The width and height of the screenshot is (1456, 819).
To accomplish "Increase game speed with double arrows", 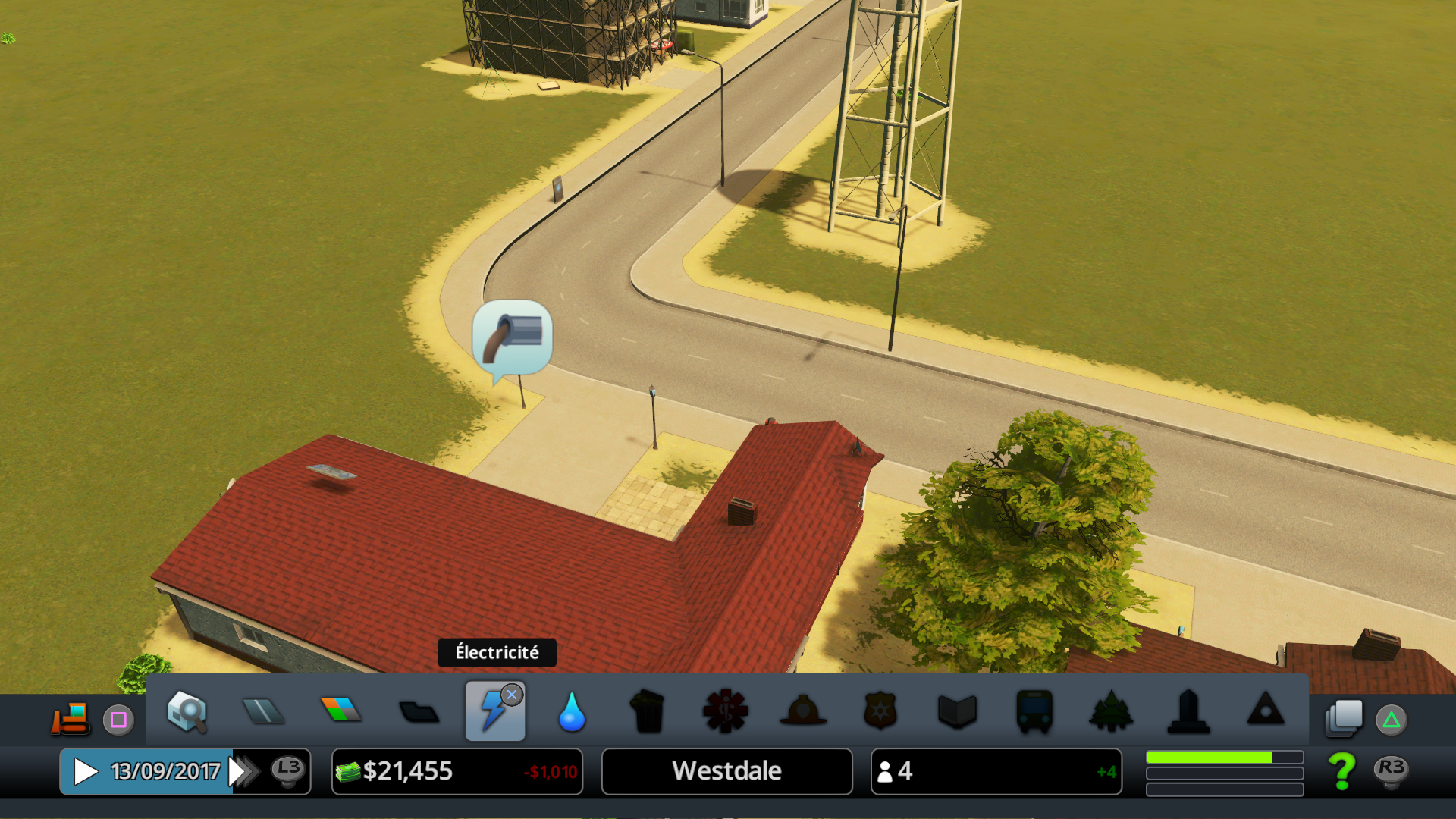I will click(244, 772).
